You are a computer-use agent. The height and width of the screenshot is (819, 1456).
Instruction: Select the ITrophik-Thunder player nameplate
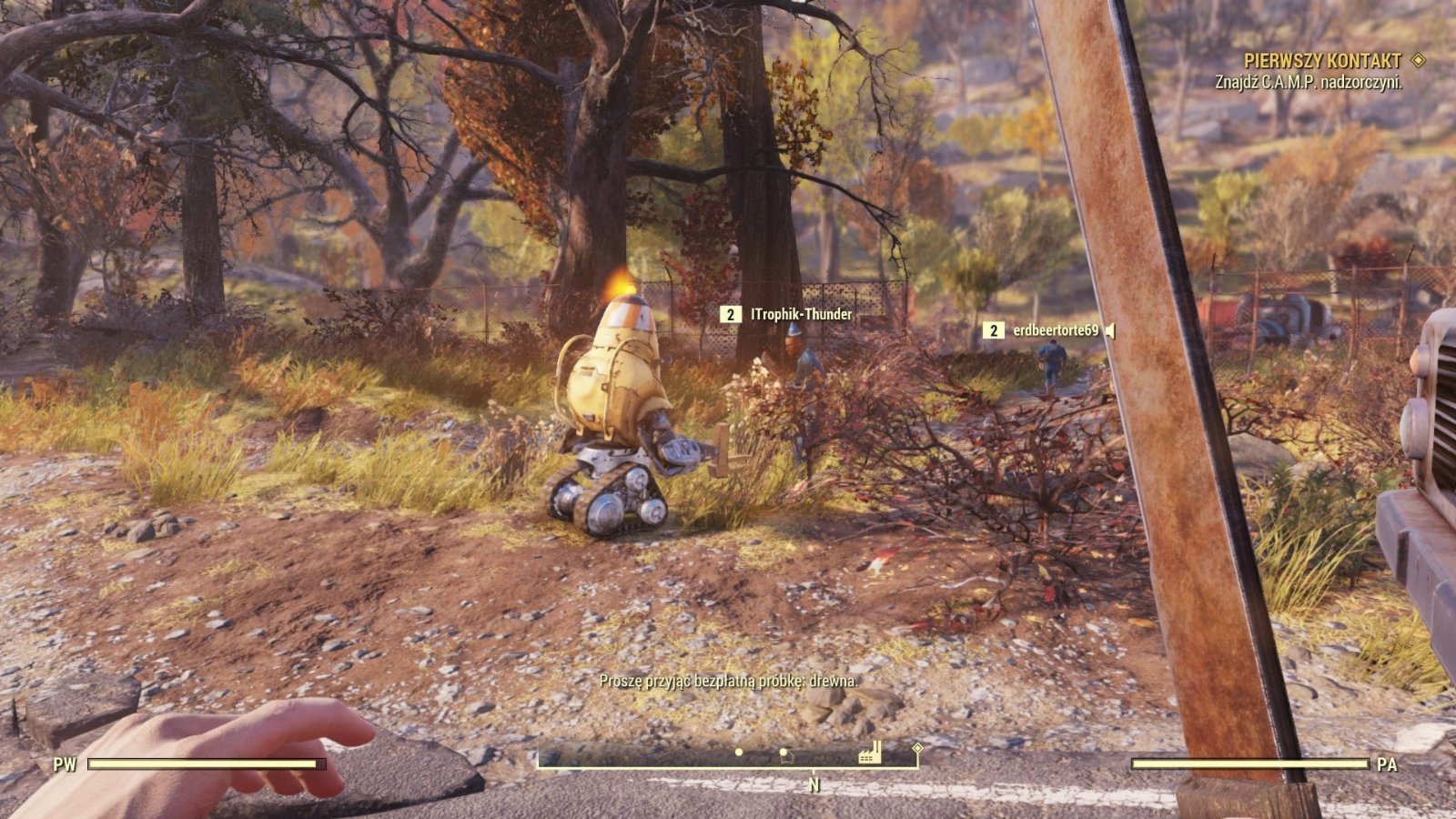pos(801,315)
